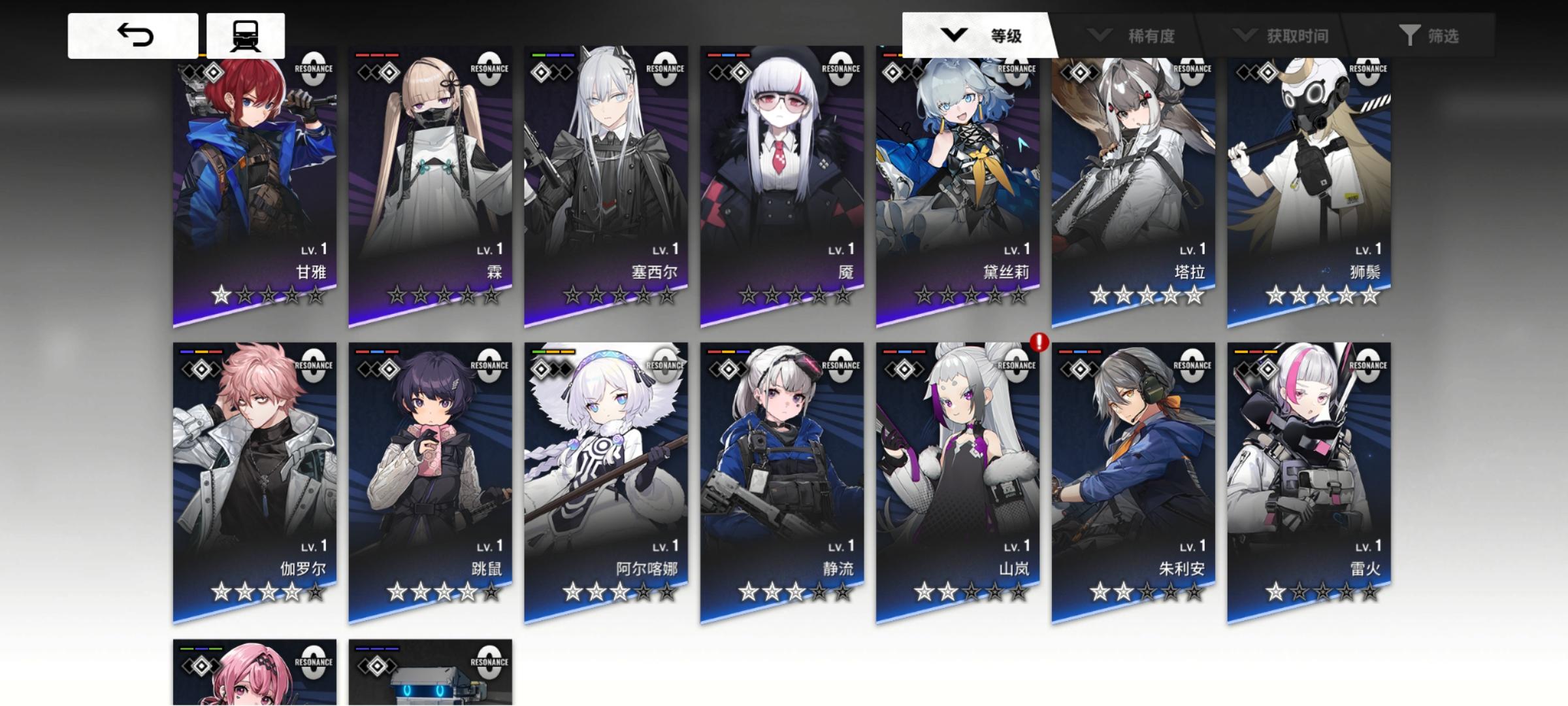Click the RESONANCE badge on 甘雅's card
Image resolution: width=1568 pixels, height=706 pixels.
point(314,69)
